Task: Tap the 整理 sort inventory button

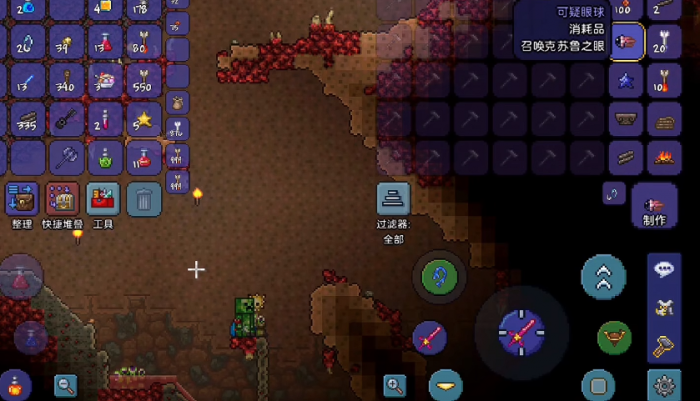Action: pos(22,198)
